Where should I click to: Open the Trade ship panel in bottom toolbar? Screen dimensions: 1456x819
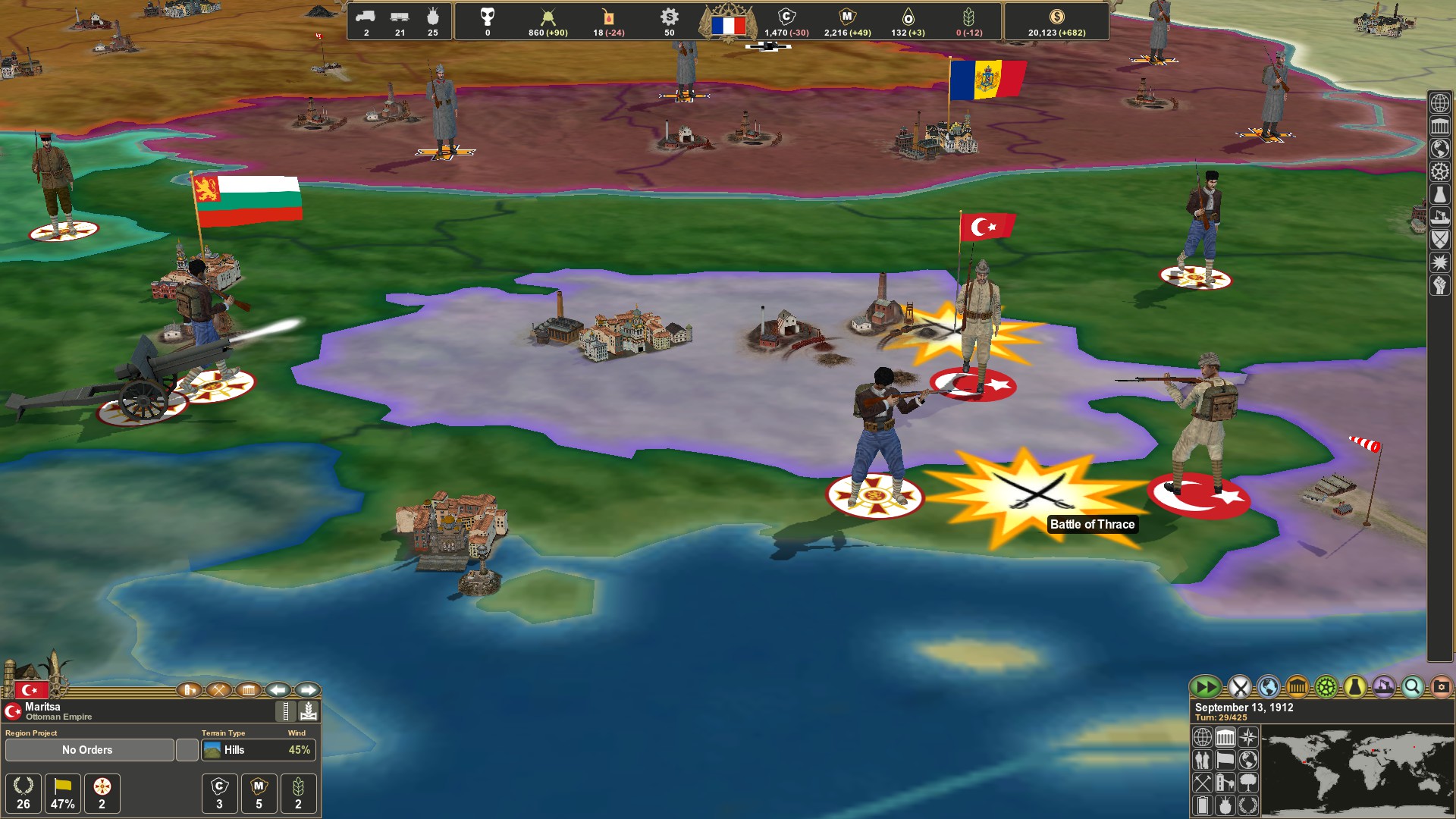(1382, 687)
